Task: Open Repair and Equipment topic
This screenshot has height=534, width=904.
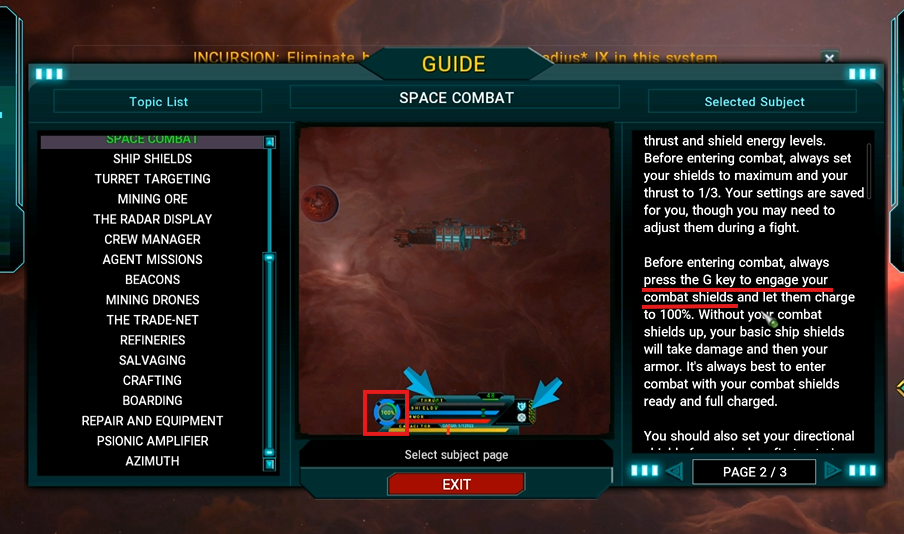Action: pos(152,421)
